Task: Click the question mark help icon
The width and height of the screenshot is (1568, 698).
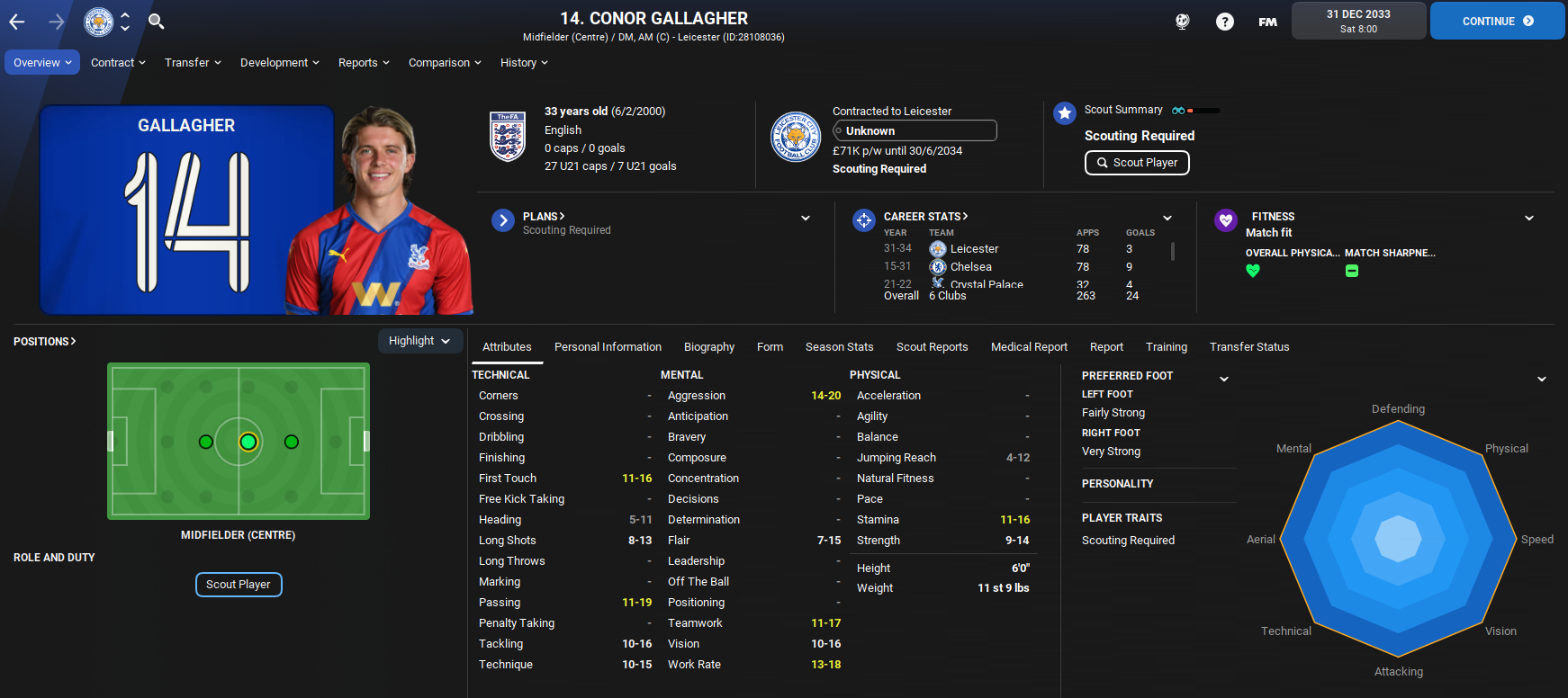Action: click(1225, 21)
